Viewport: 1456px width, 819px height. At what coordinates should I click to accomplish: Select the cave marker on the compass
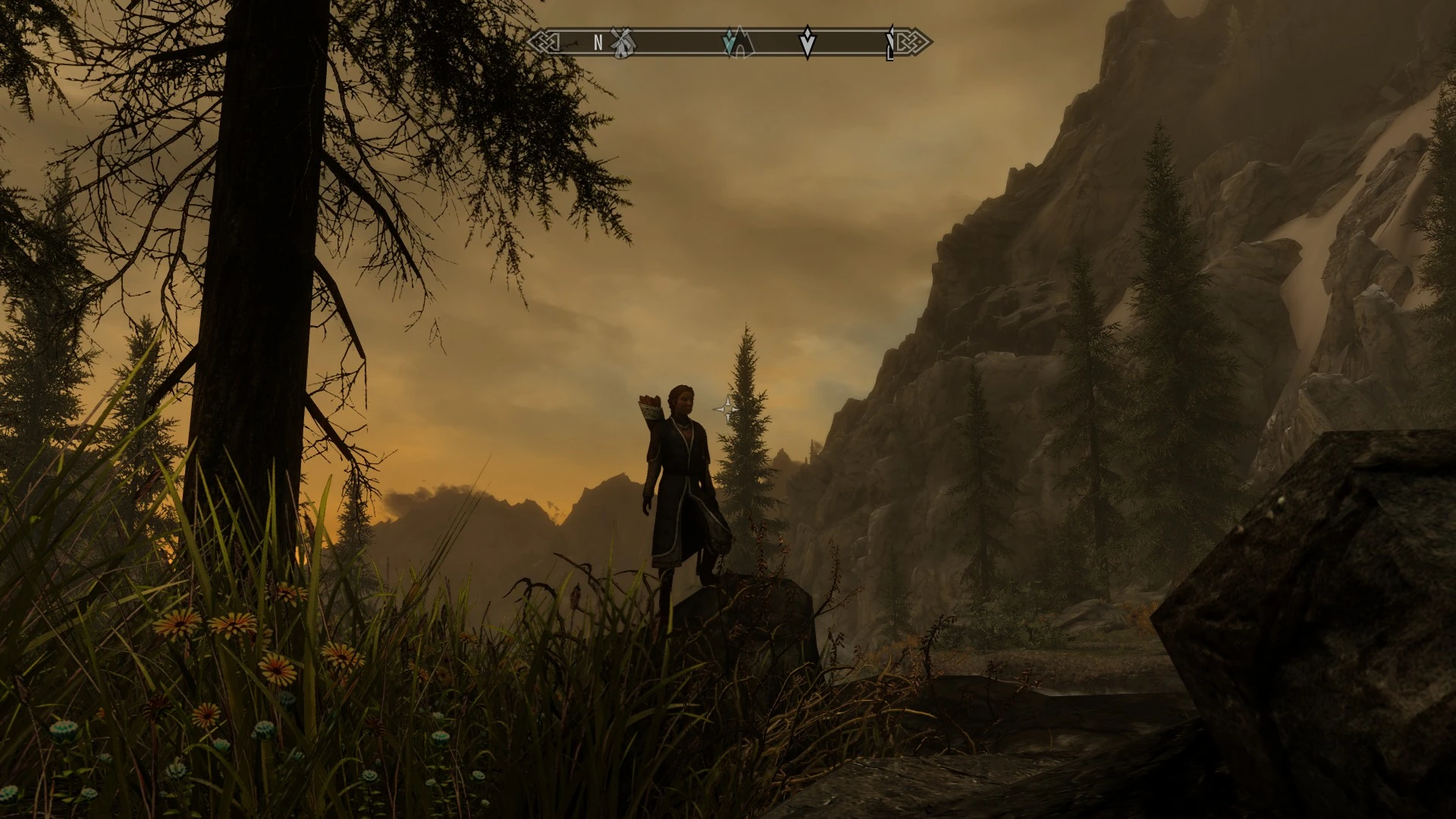(743, 44)
